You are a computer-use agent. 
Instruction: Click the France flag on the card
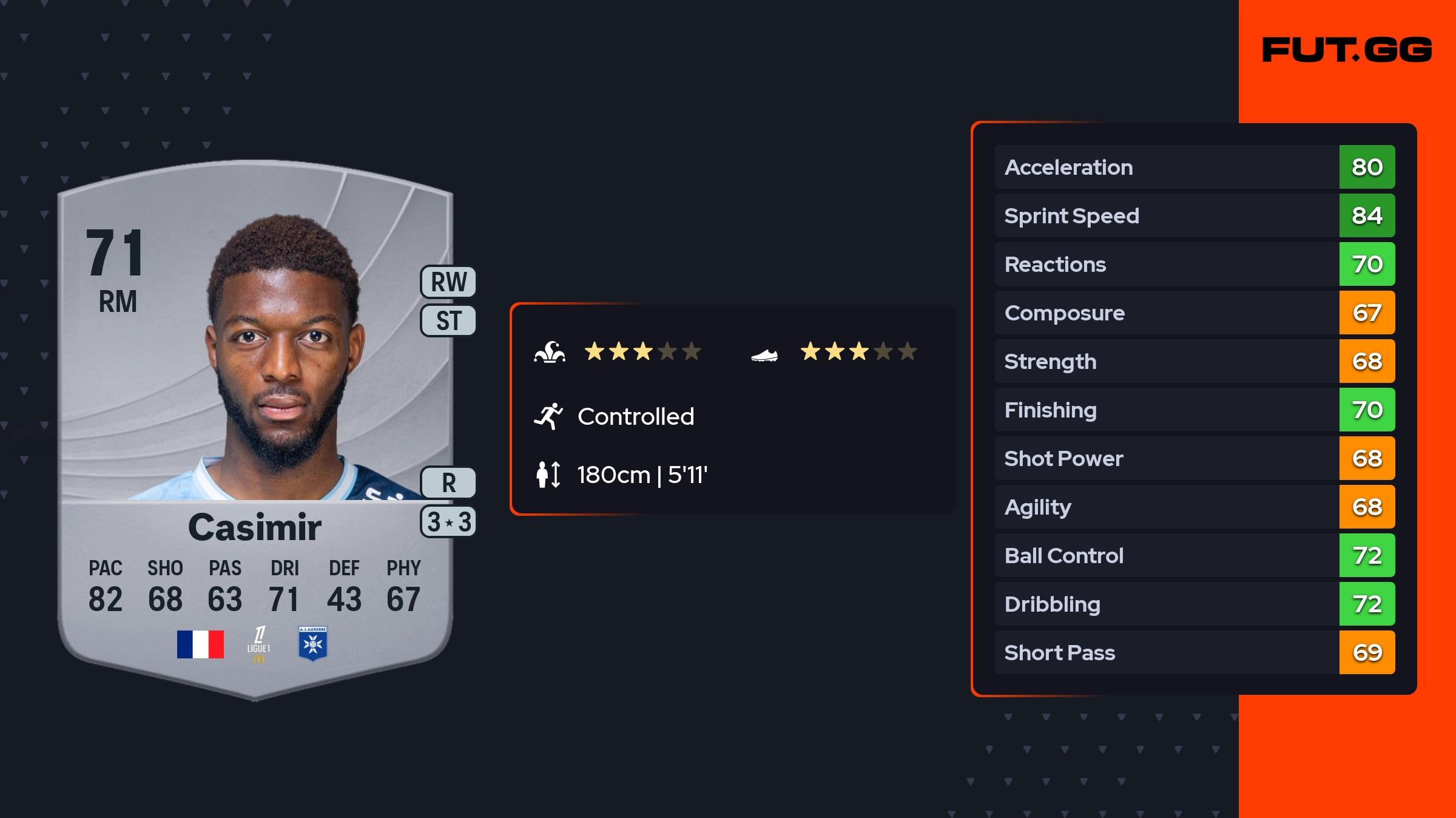[200, 644]
